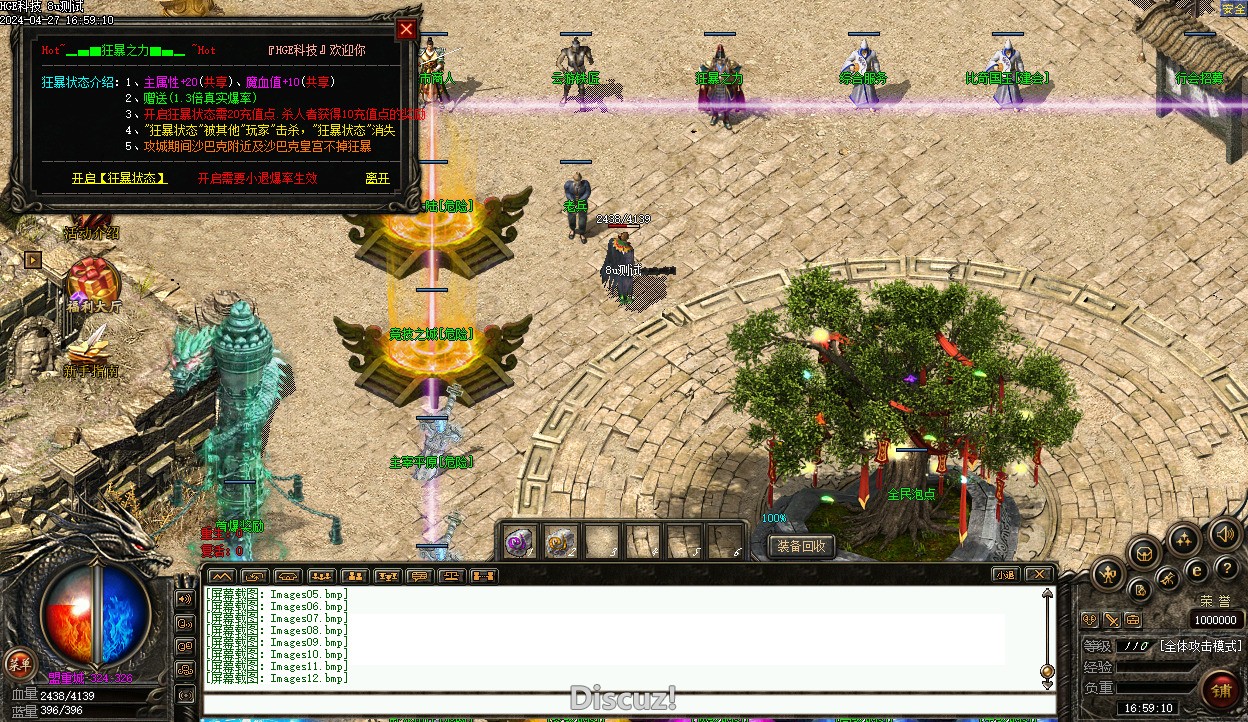
Task: Click the 小退 logout button on the chat bar
Action: [1006, 575]
